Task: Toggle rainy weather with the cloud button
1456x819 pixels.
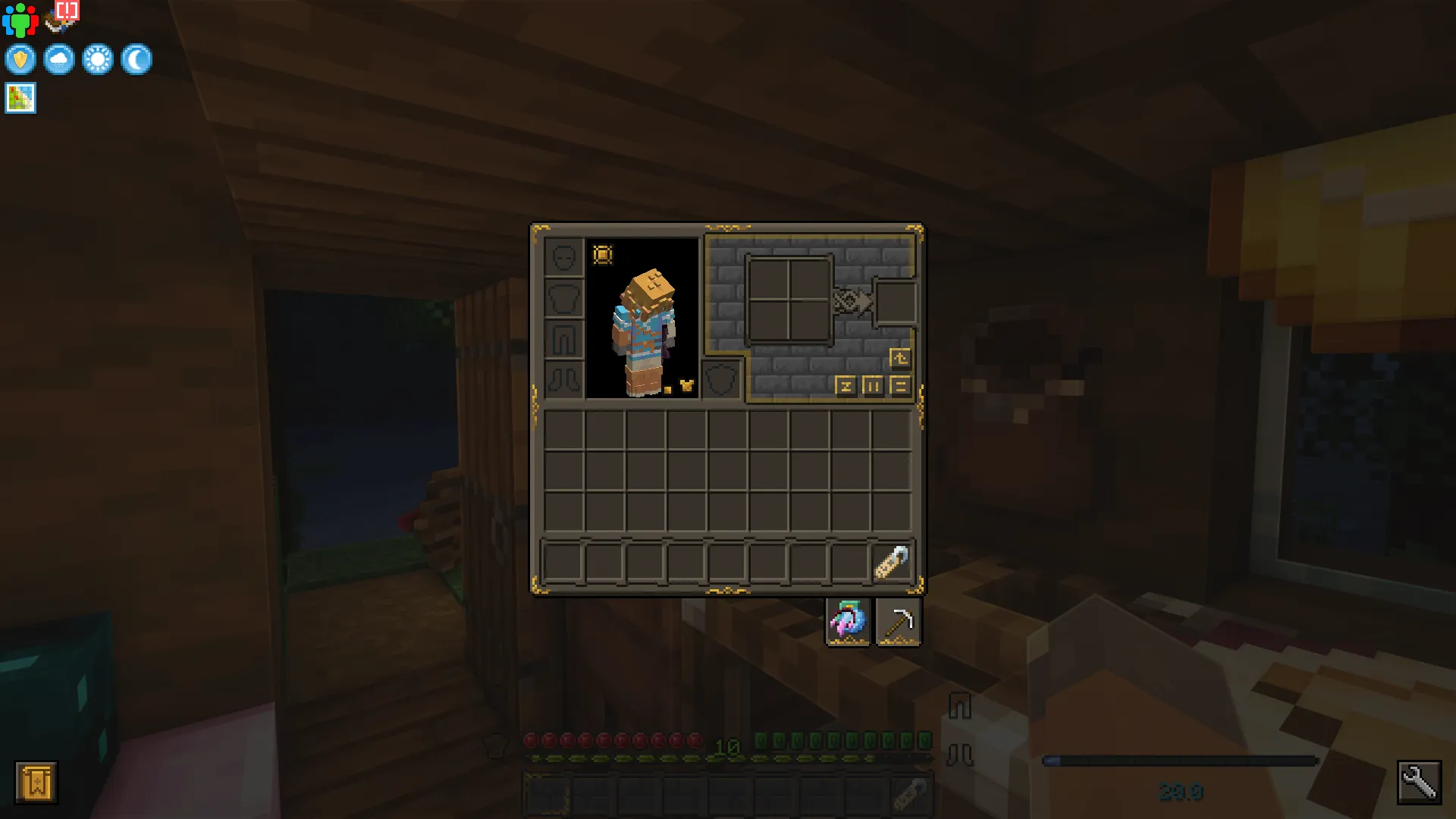Action: pyautogui.click(x=59, y=59)
